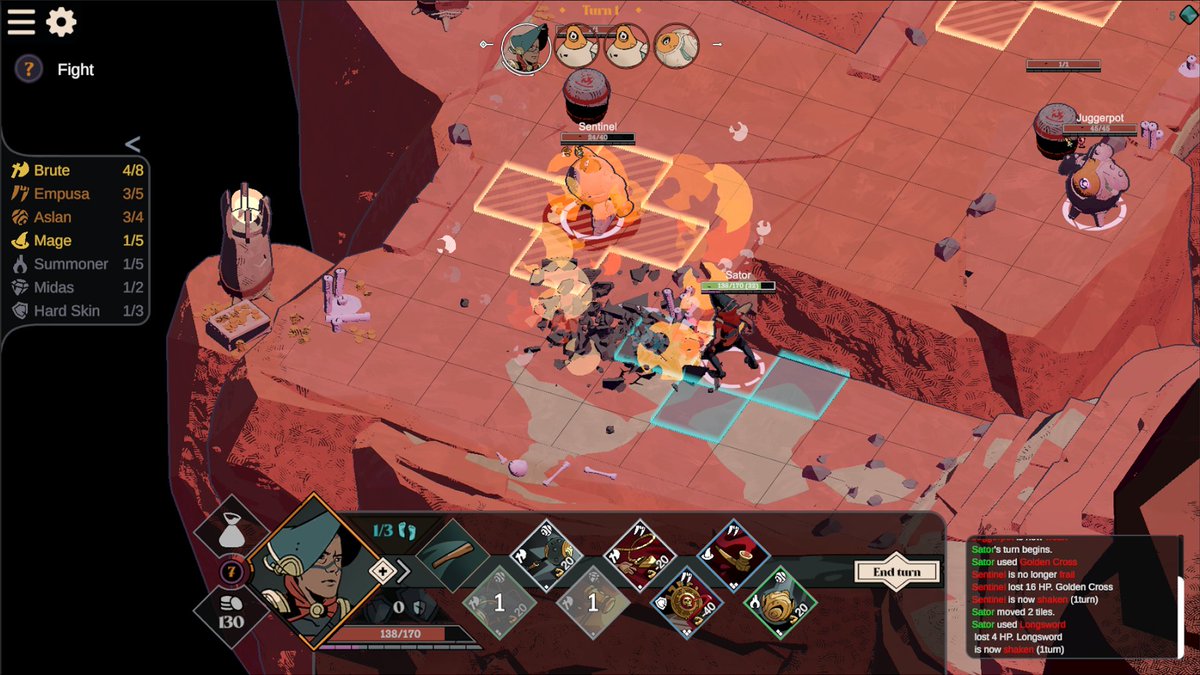The image size is (1200, 675).
Task: Select the Summoner trait entry
Action: (70, 264)
